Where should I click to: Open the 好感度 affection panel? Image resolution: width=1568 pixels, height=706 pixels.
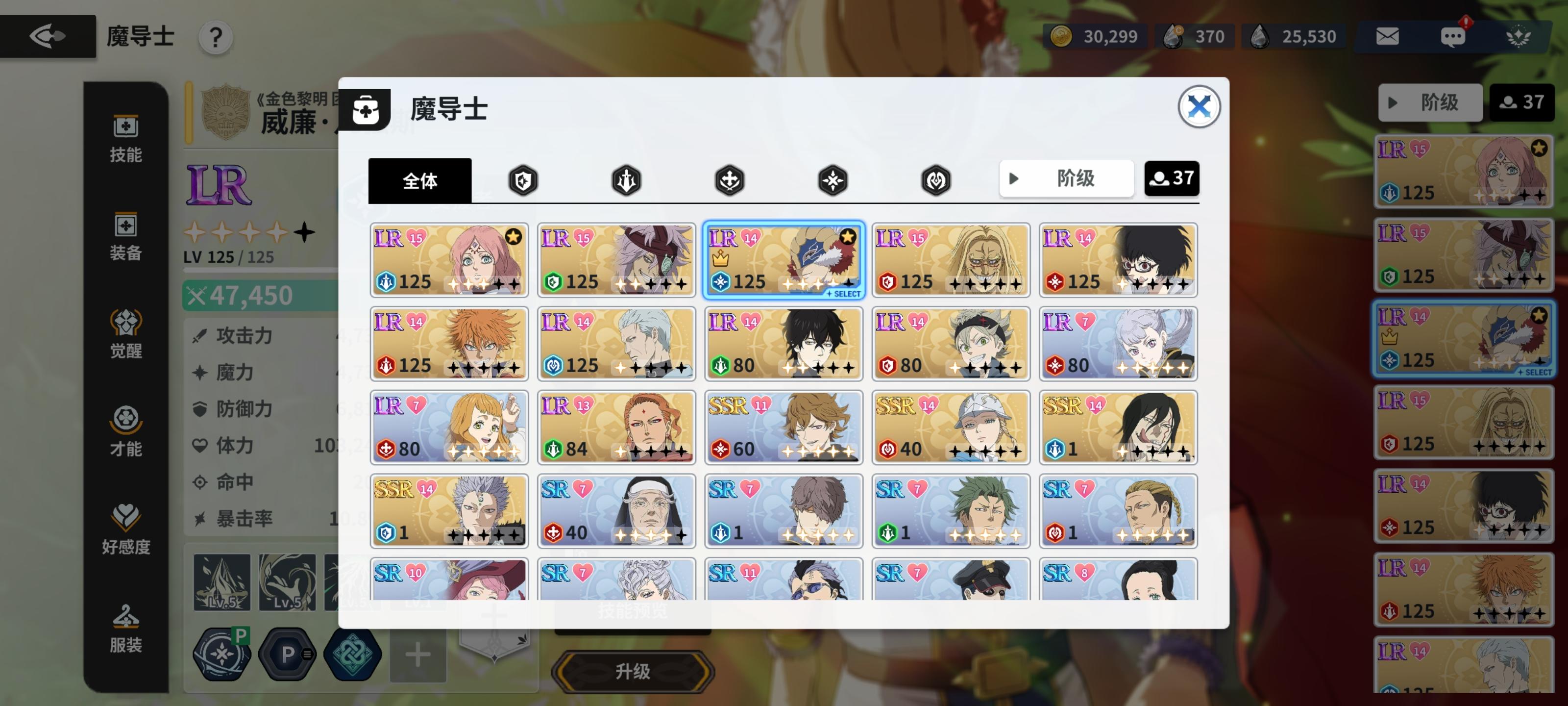tap(125, 530)
